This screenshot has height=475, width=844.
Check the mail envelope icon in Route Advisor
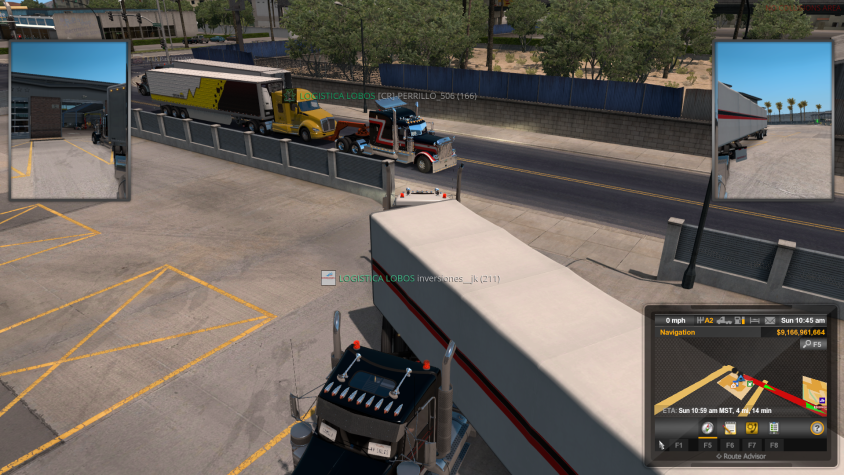coord(770,320)
